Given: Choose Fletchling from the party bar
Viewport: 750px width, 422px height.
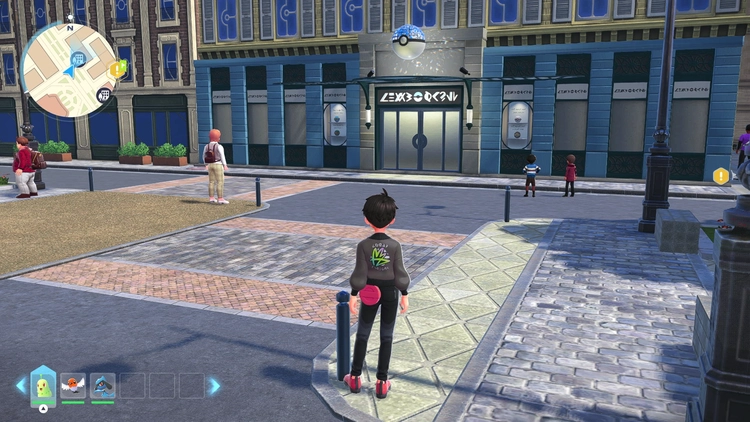Looking at the screenshot, I should pyautogui.click(x=73, y=385).
